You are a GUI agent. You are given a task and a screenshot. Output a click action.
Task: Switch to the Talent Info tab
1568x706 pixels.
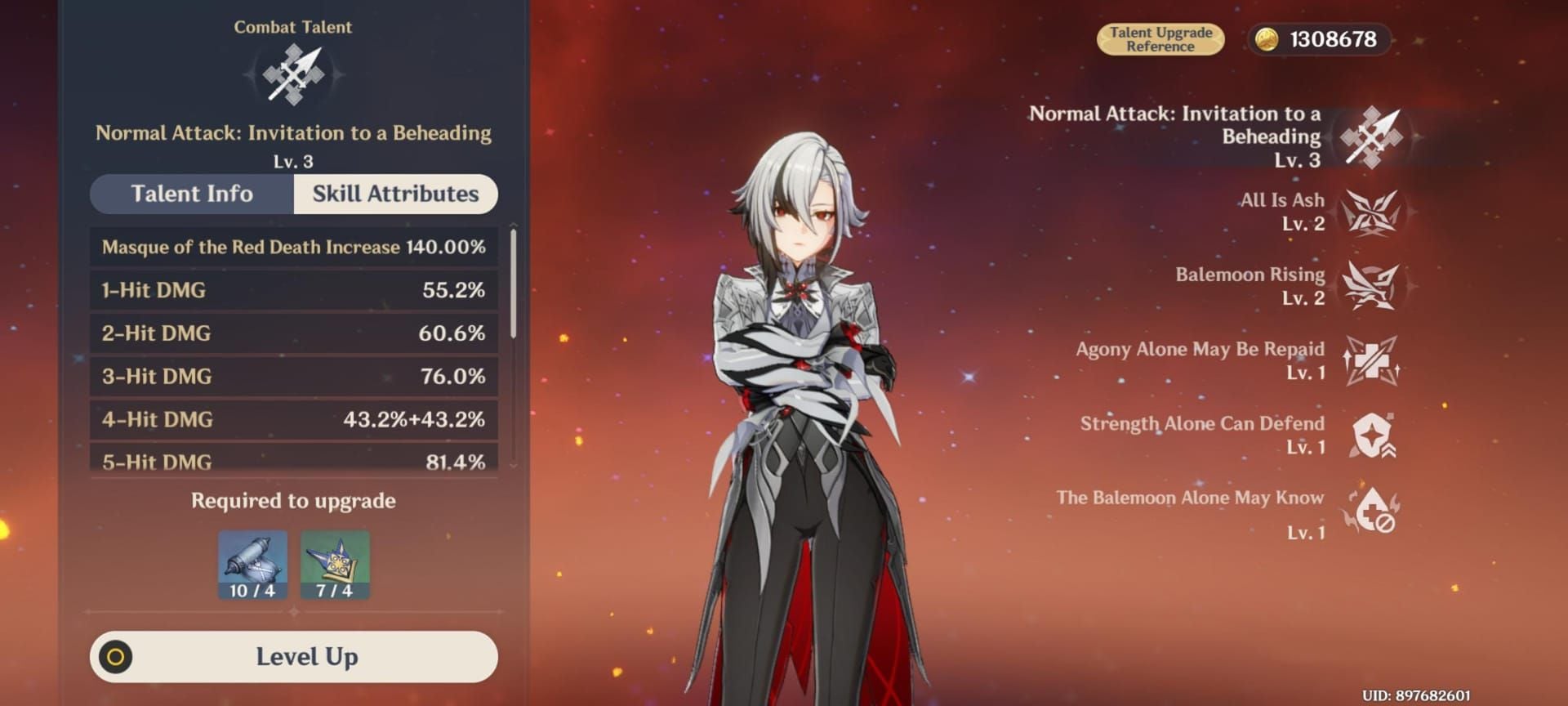(x=192, y=194)
